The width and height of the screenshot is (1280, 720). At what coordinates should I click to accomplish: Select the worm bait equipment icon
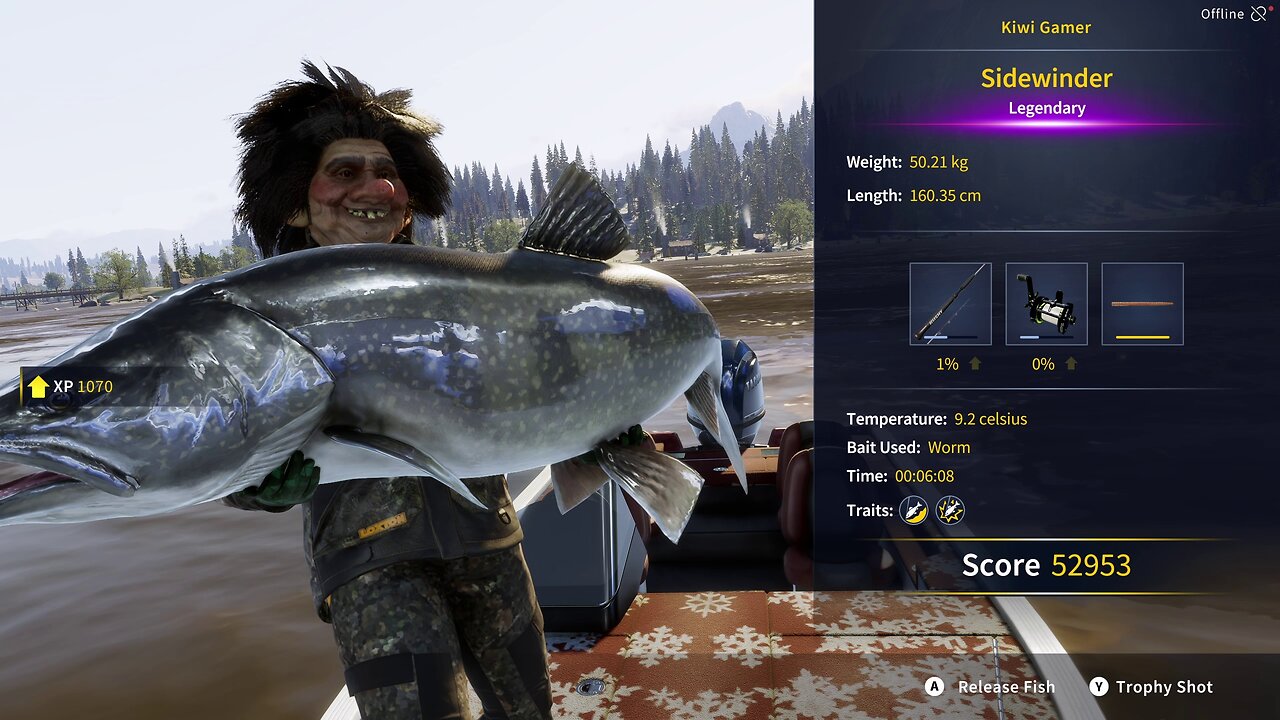(1144, 302)
